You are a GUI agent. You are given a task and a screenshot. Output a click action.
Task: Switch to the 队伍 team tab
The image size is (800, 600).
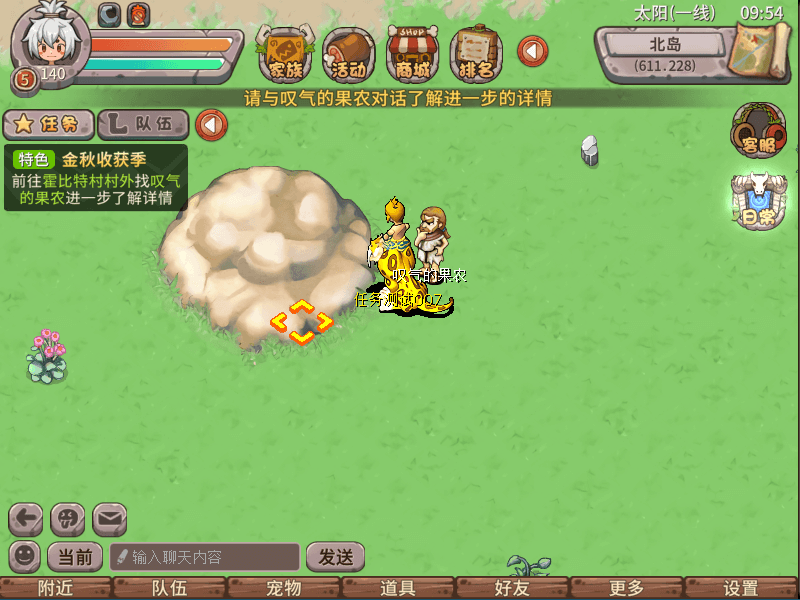(144, 124)
